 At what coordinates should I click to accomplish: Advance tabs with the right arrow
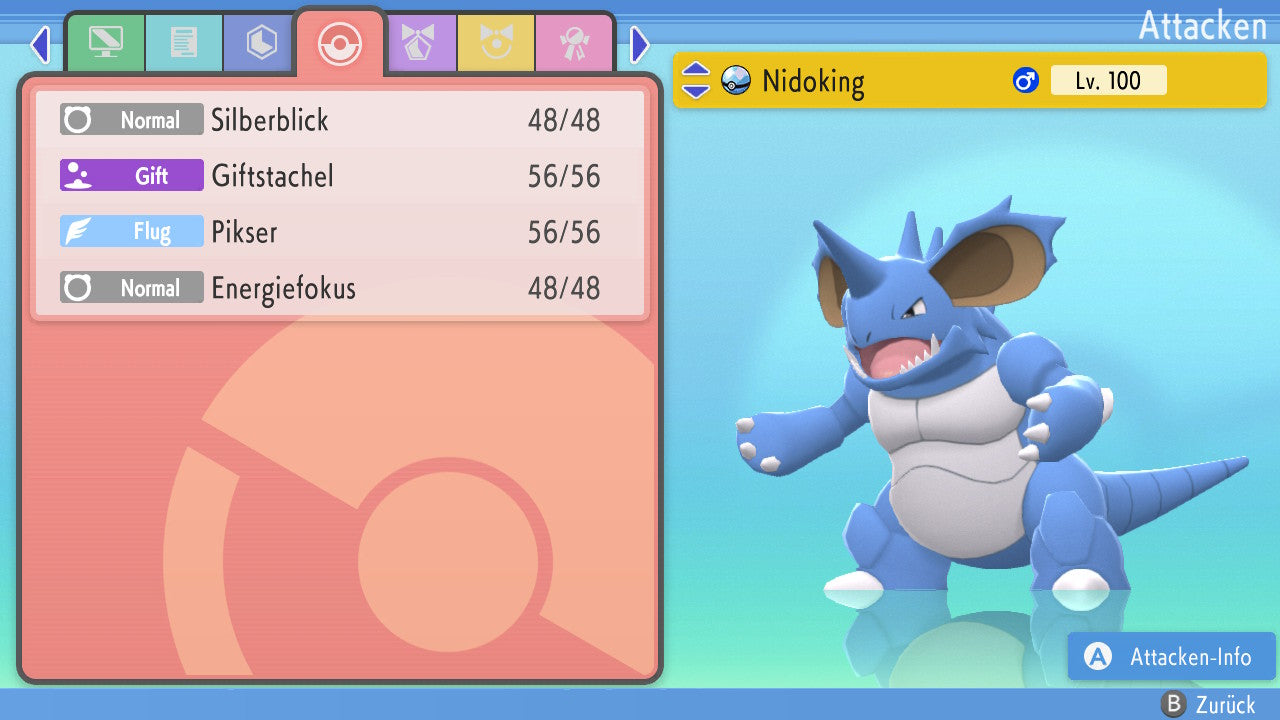click(640, 44)
